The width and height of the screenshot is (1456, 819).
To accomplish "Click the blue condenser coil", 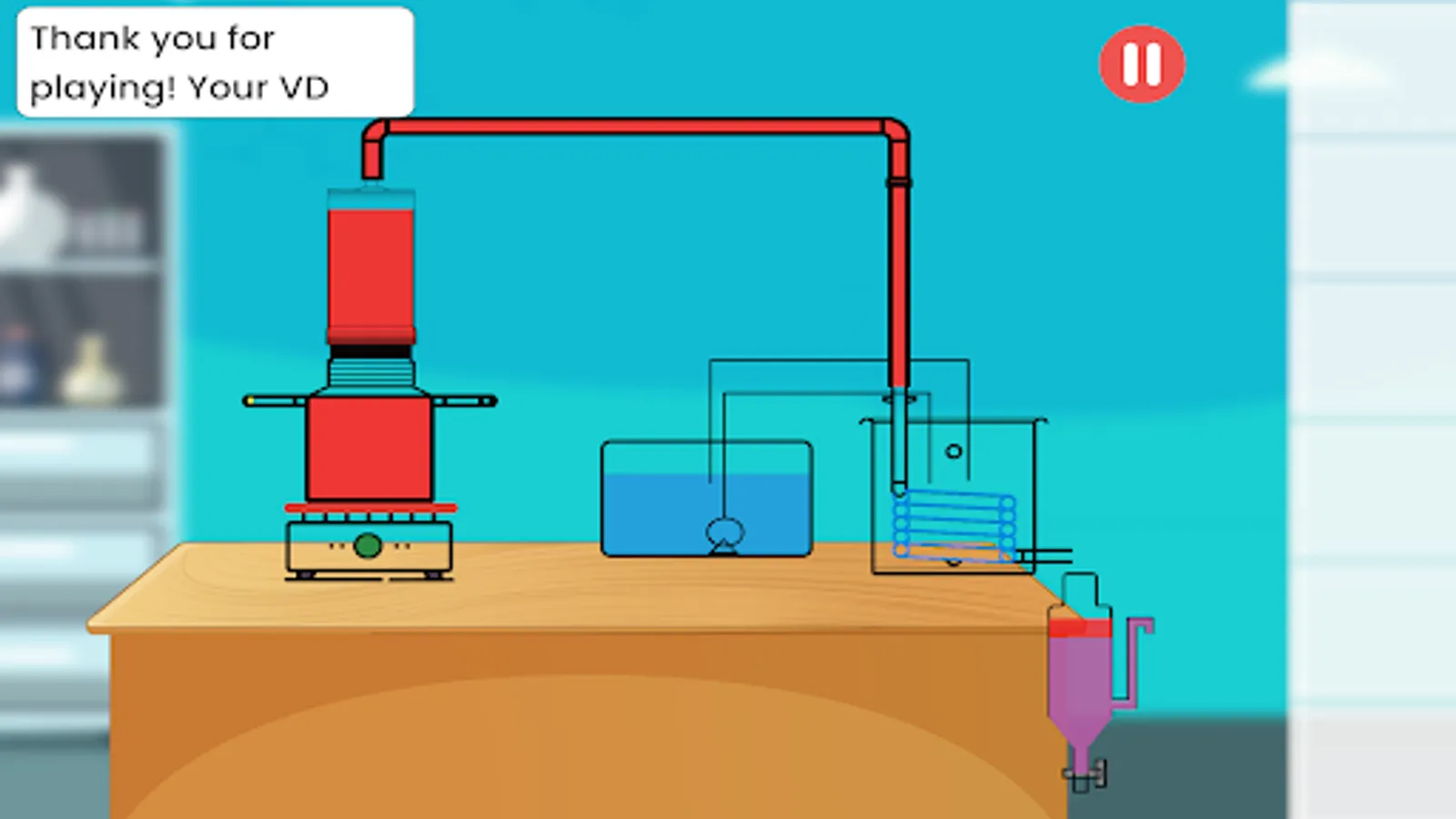I will coord(954,523).
